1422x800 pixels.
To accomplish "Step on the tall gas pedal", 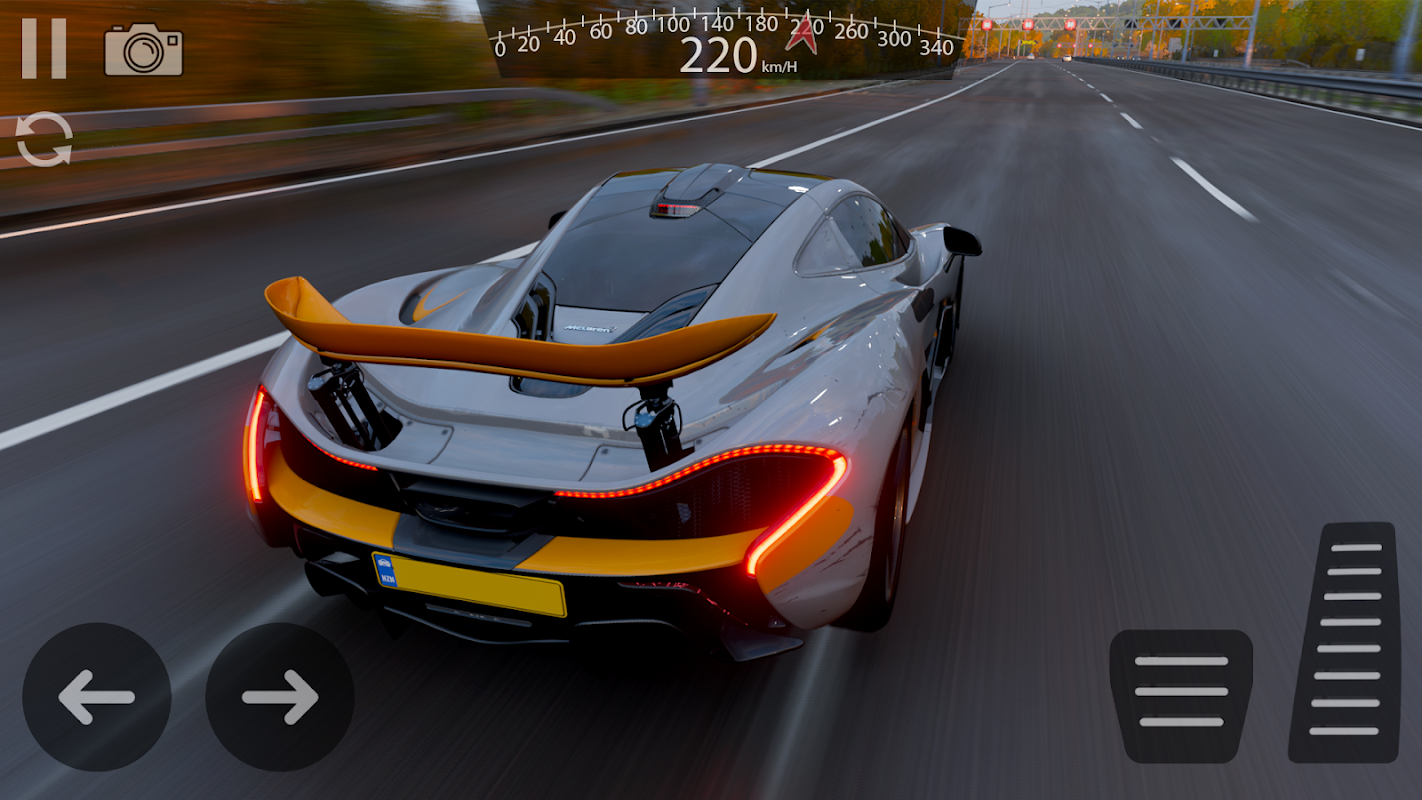I will click(1343, 642).
